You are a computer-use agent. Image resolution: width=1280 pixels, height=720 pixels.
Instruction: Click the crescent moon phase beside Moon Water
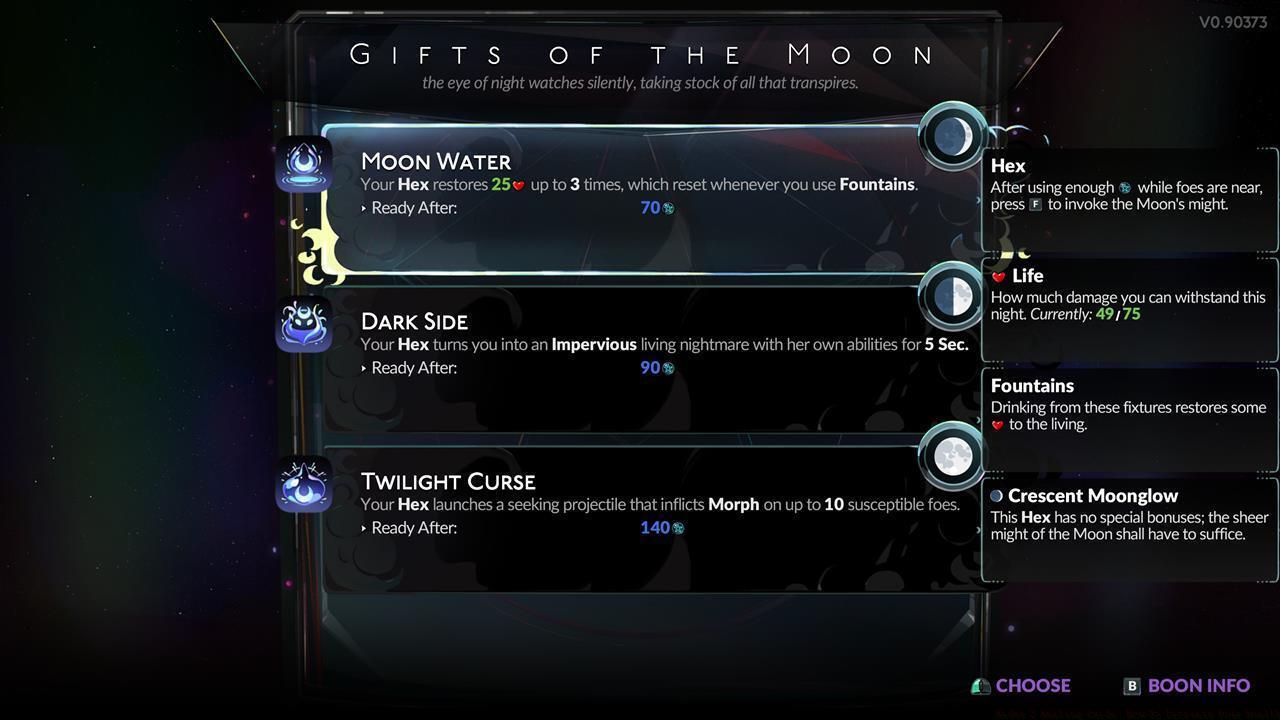tap(951, 136)
